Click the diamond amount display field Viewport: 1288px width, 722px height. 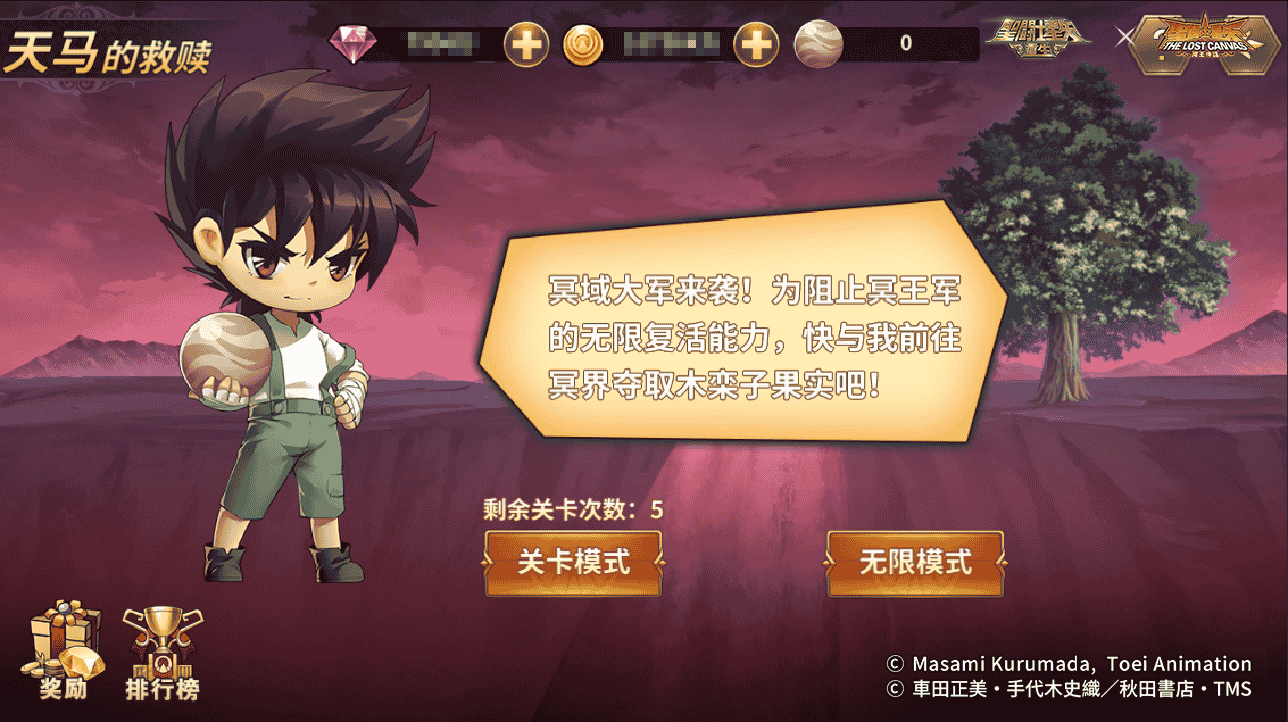point(440,42)
